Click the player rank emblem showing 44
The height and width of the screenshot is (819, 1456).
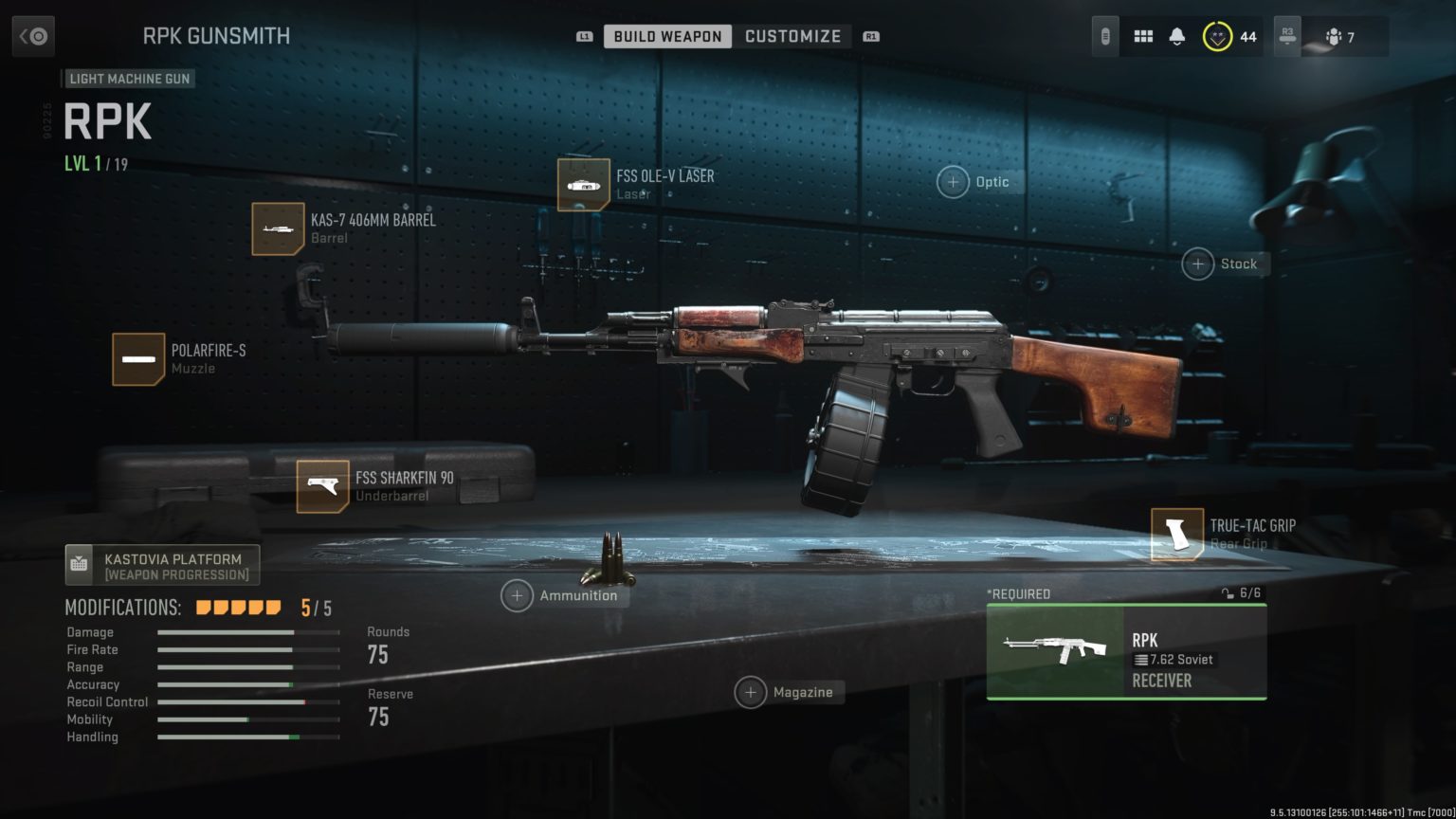[x=1216, y=36]
